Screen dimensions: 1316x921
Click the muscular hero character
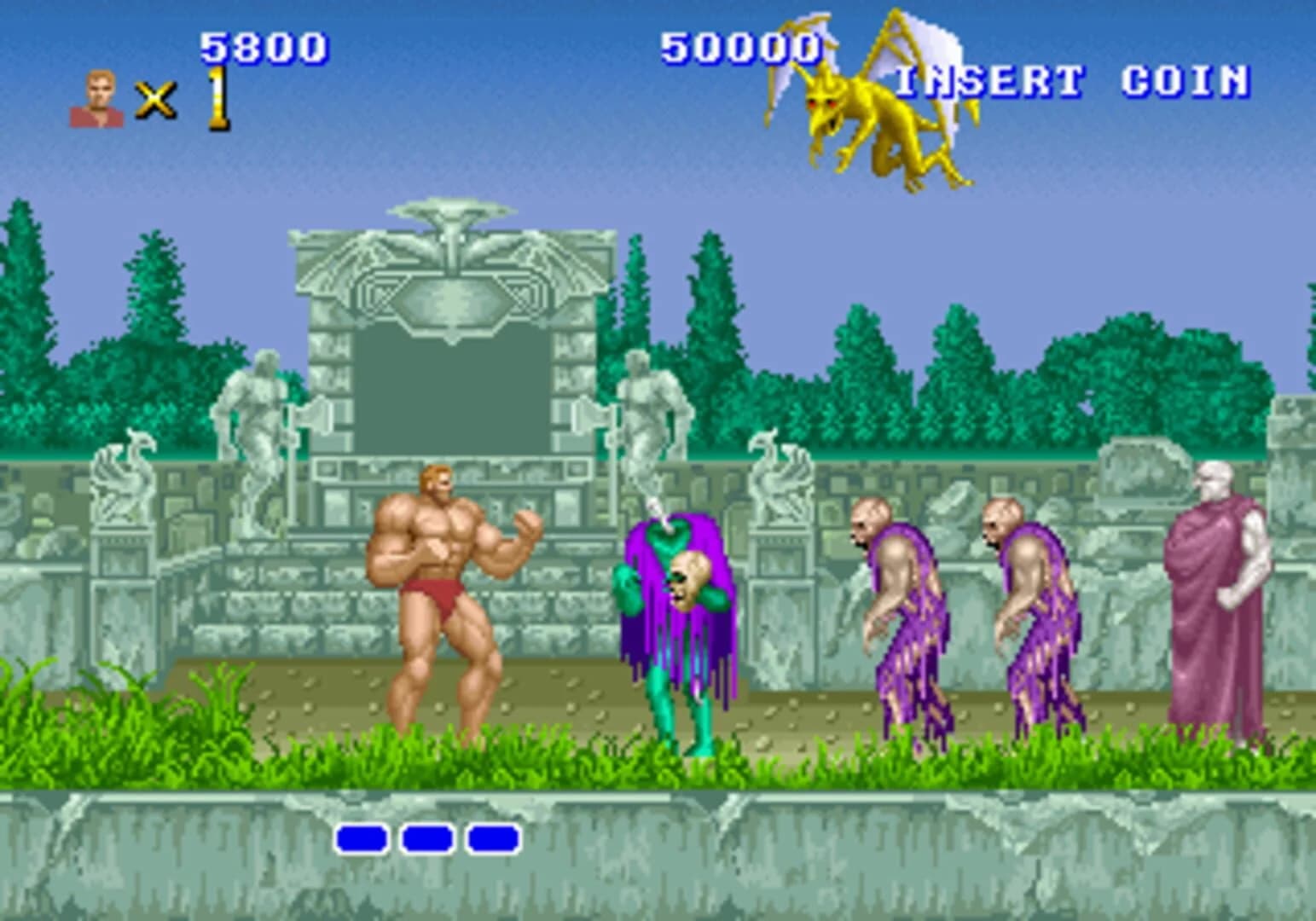tap(443, 597)
